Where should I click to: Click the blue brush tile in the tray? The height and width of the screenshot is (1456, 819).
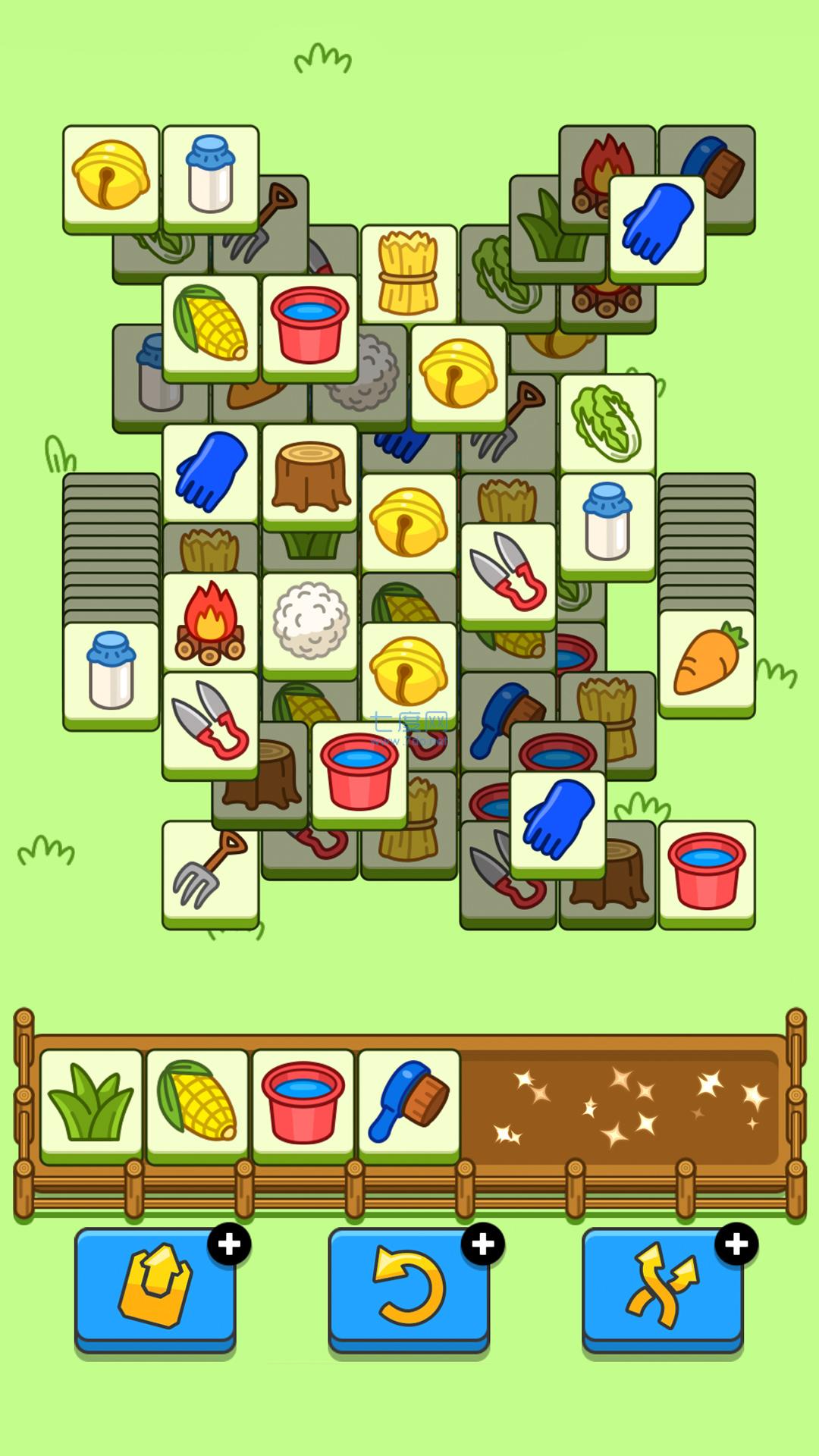pyautogui.click(x=409, y=1103)
